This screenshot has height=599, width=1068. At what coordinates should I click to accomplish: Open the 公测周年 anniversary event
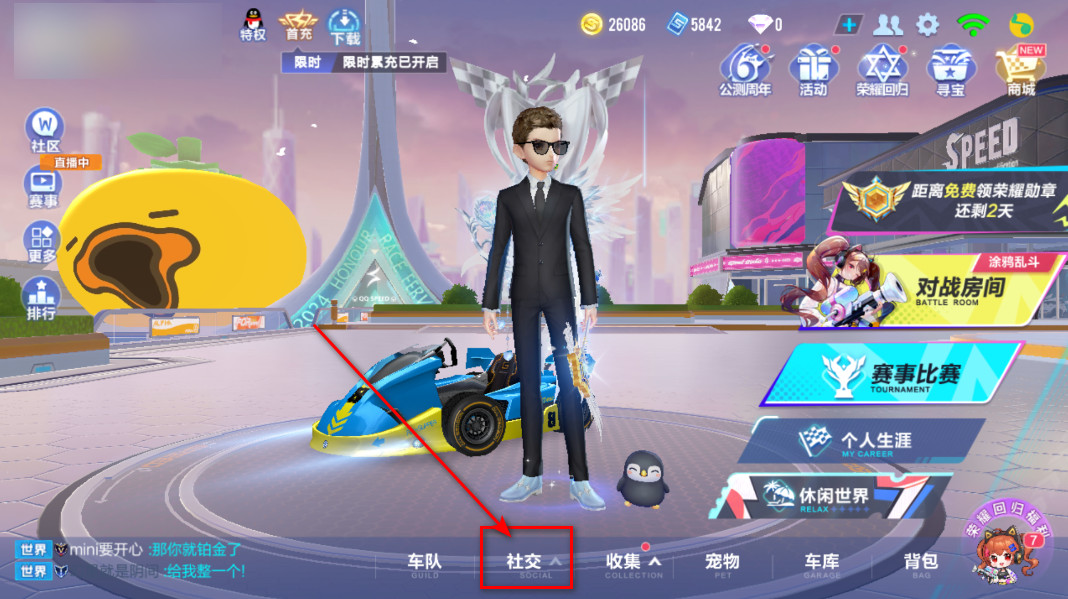click(745, 70)
